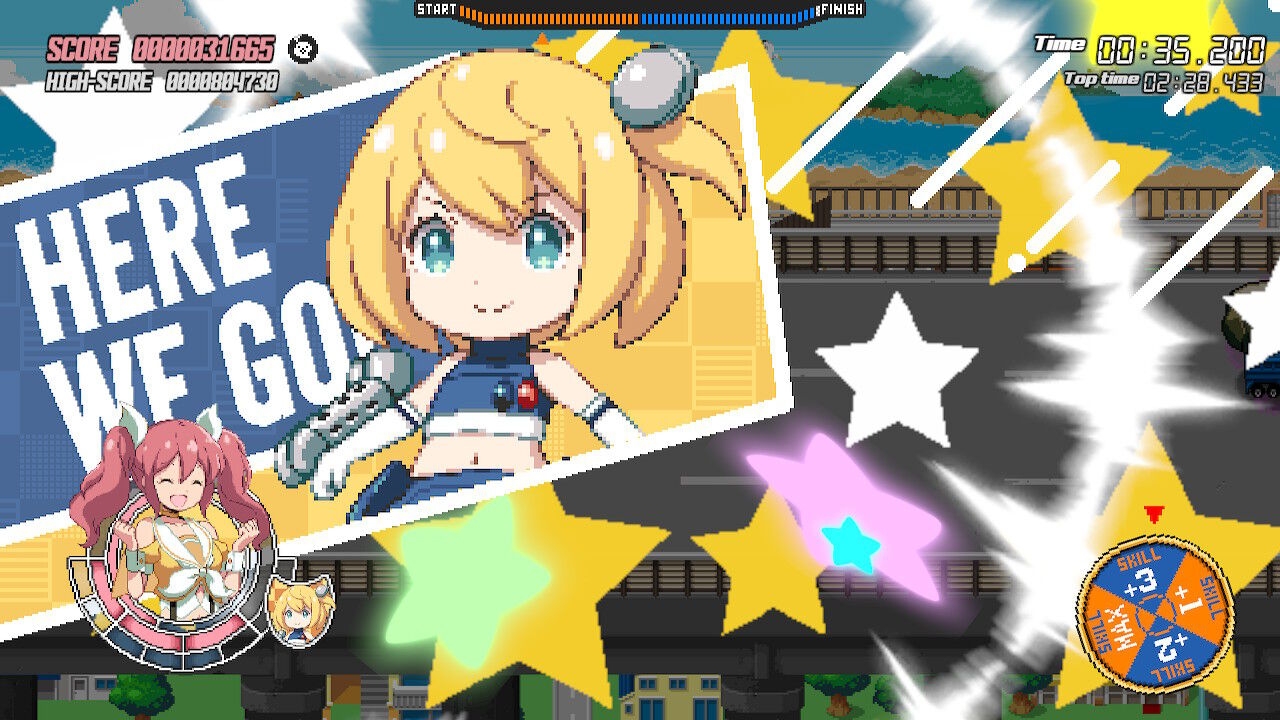Click the red triangle marker above the skill wheel

coord(1154,512)
